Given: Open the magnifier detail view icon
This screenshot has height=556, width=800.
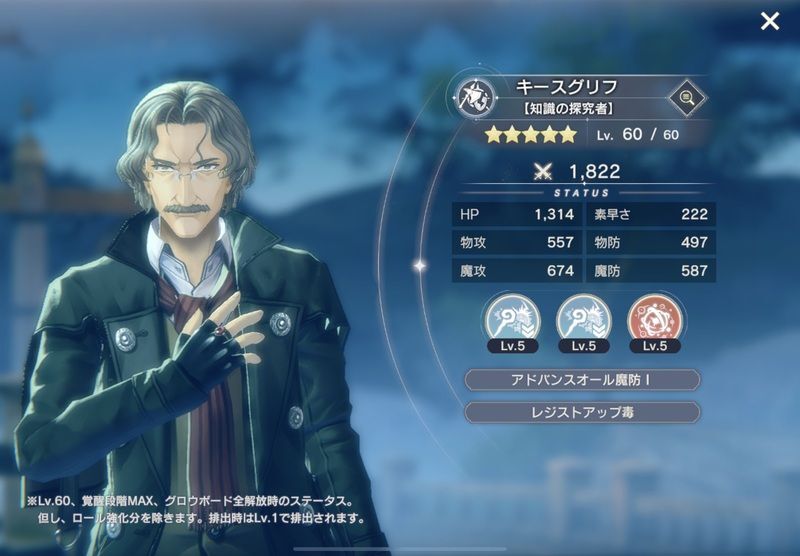Looking at the screenshot, I should tap(686, 97).
